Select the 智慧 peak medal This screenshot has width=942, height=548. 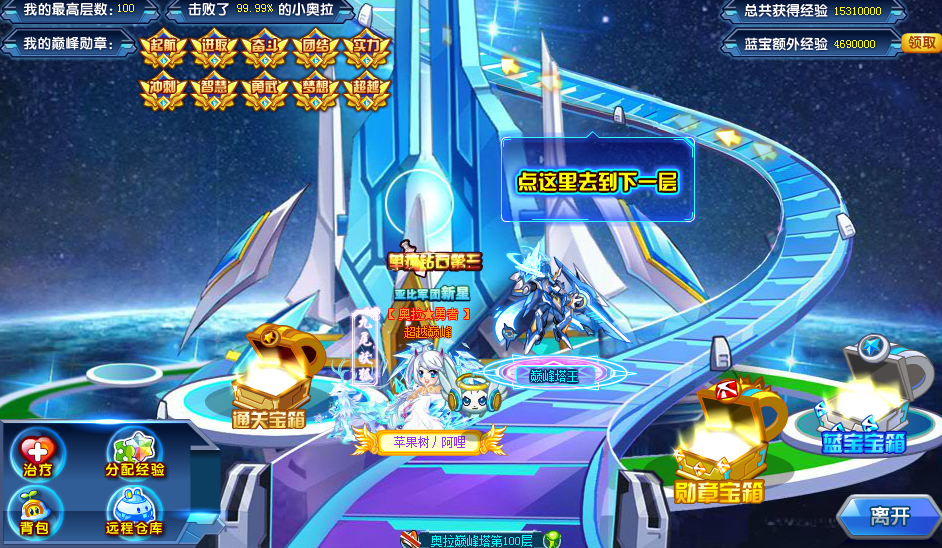pos(214,91)
